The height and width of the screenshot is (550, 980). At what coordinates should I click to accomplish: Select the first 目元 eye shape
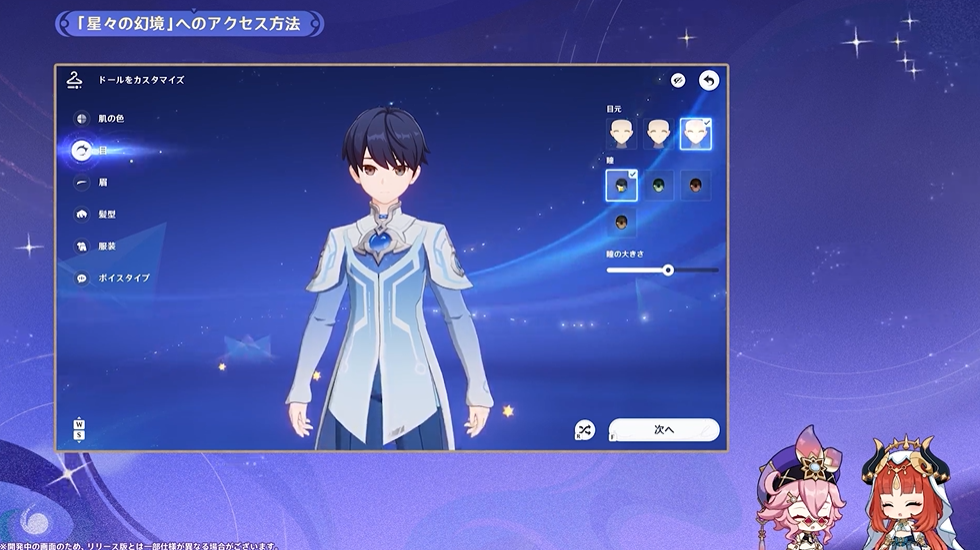[x=621, y=133]
